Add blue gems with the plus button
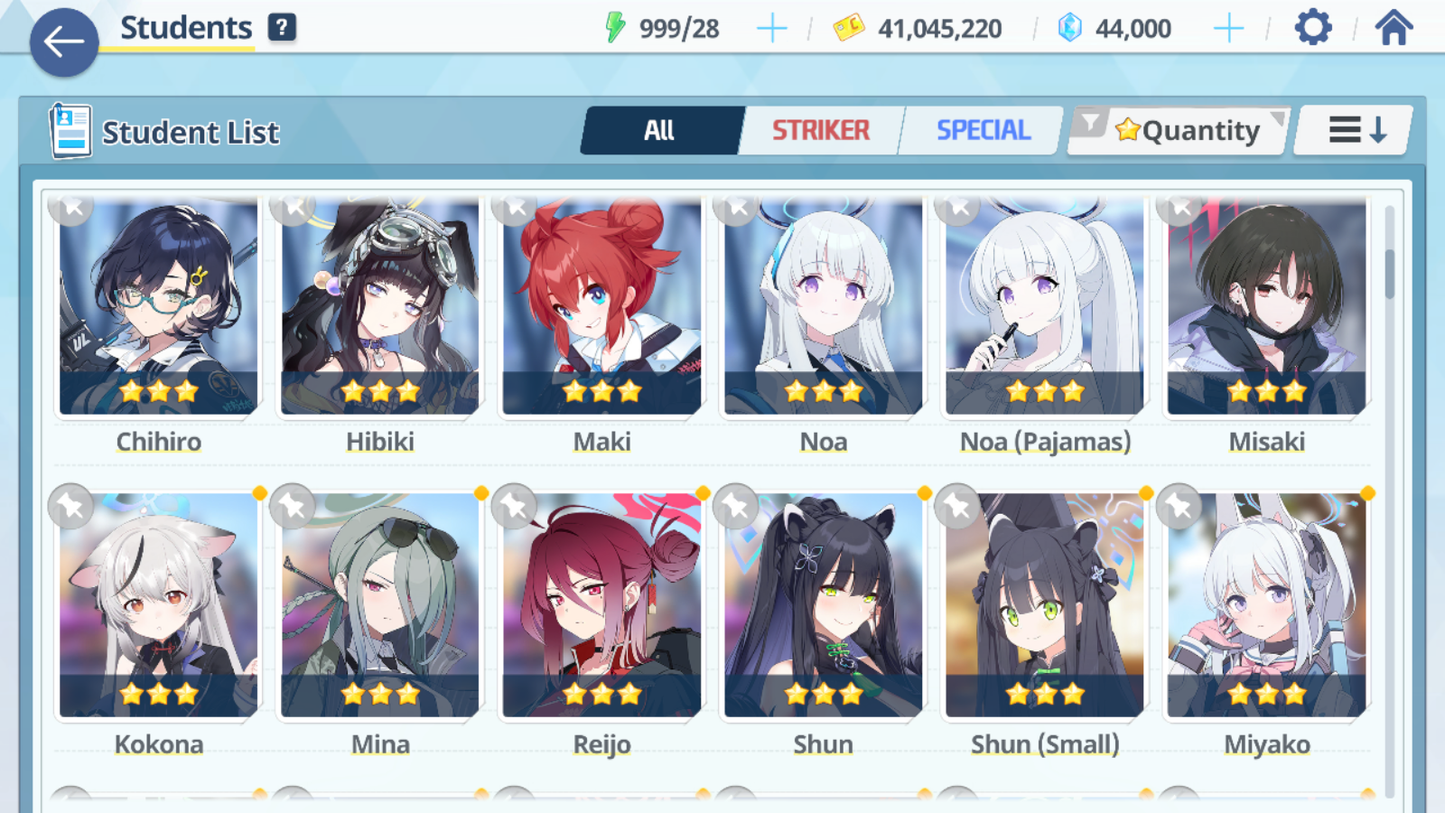1445x813 pixels. [x=1228, y=28]
